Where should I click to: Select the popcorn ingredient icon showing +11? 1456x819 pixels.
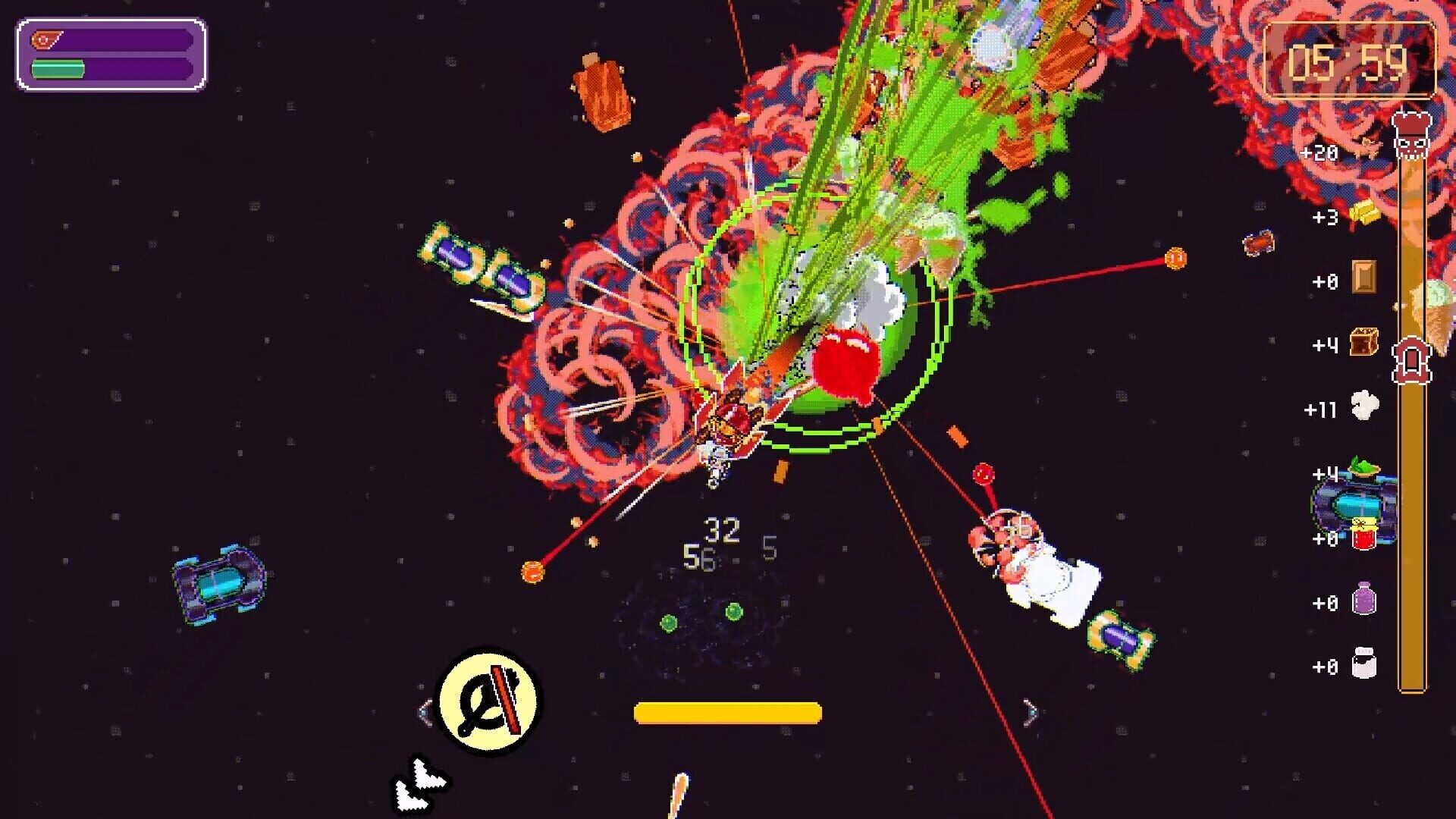[x=1363, y=406]
